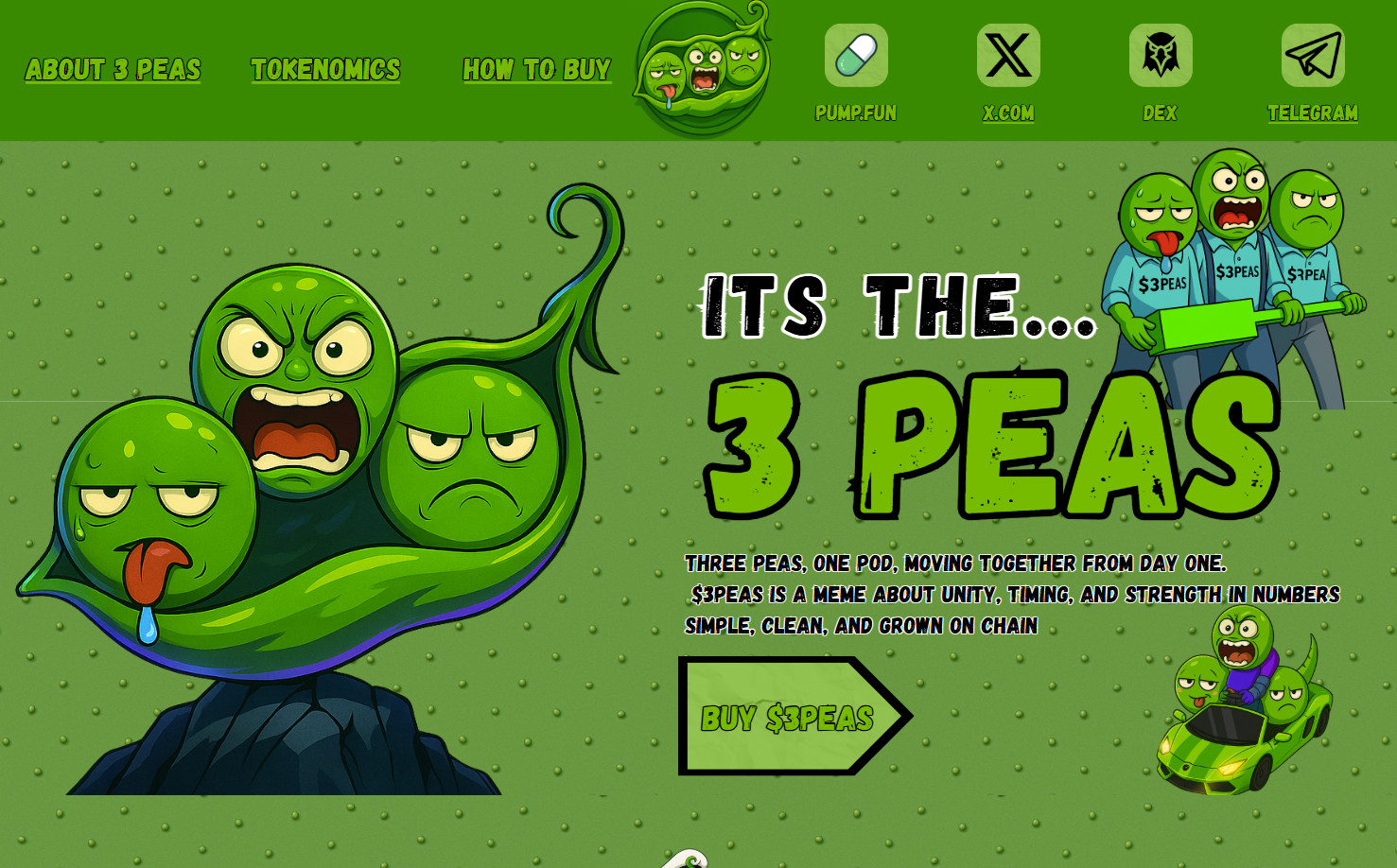1397x868 pixels.
Task: Navigate to the TOKENOMICS section
Action: [325, 70]
